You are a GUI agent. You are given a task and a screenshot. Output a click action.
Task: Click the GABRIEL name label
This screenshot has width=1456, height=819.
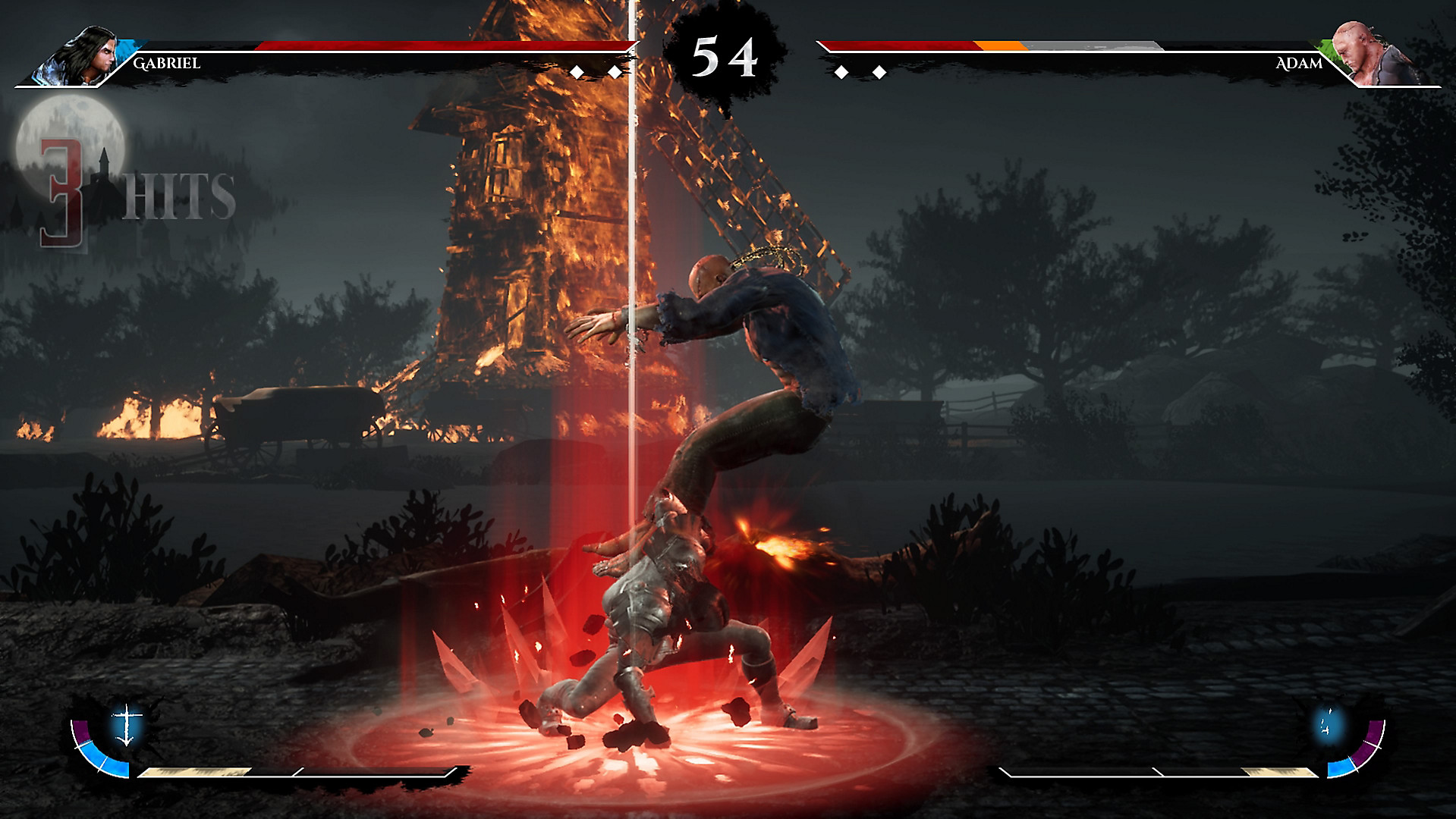coord(165,64)
